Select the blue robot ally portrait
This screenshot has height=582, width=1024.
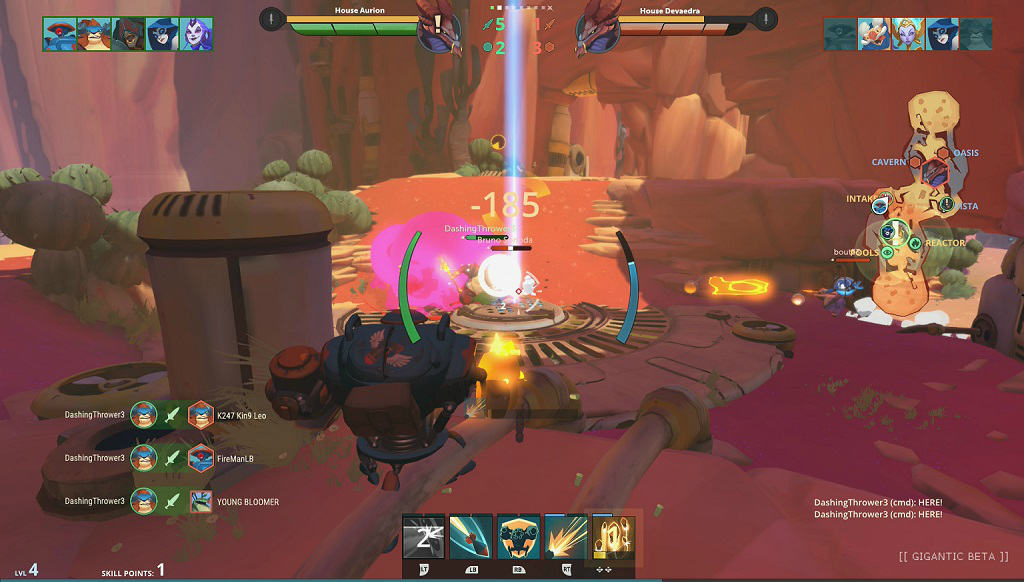pos(59,34)
